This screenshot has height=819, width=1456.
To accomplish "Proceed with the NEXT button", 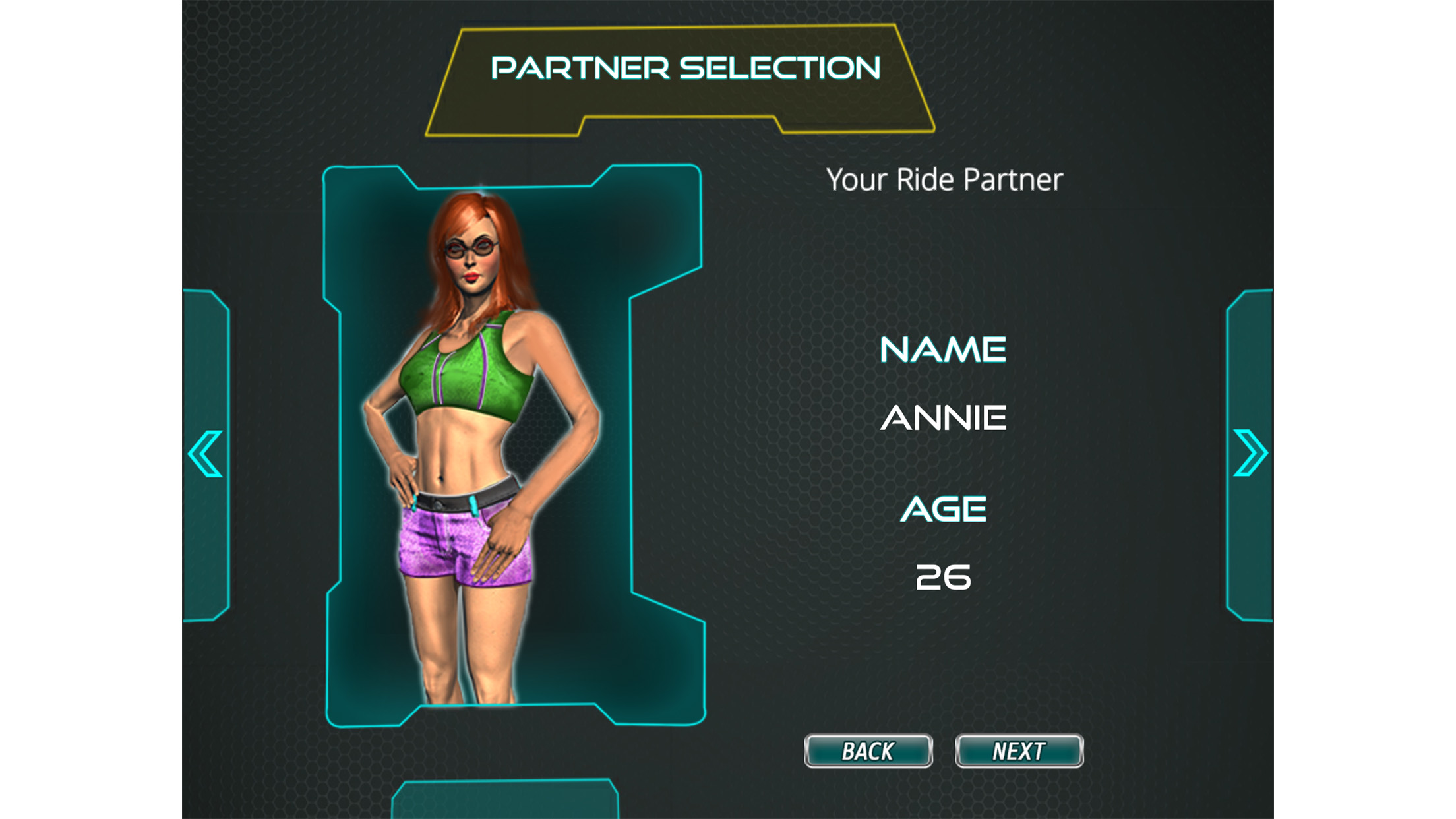I will pyautogui.click(x=1019, y=750).
